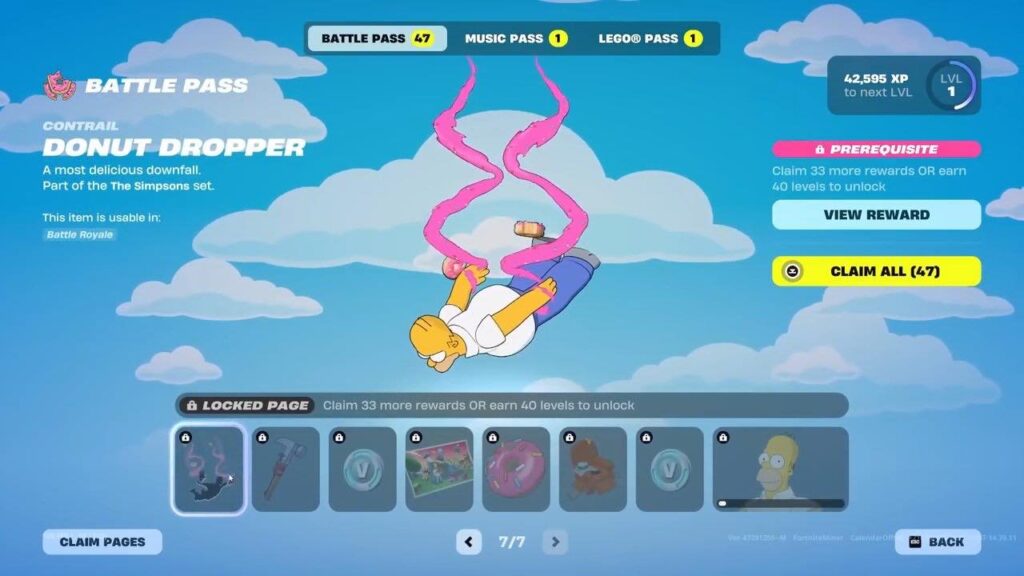This screenshot has height=576, width=1024.
Task: Open the Music Pass tab
Action: (515, 39)
